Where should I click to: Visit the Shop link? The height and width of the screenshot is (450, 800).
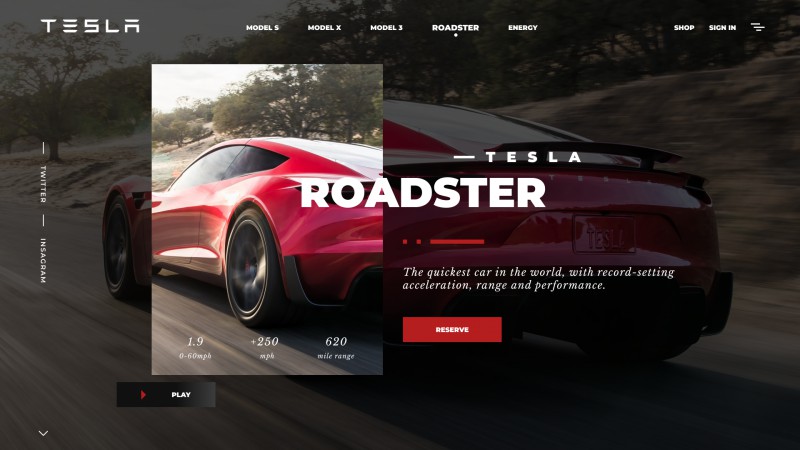[684, 28]
